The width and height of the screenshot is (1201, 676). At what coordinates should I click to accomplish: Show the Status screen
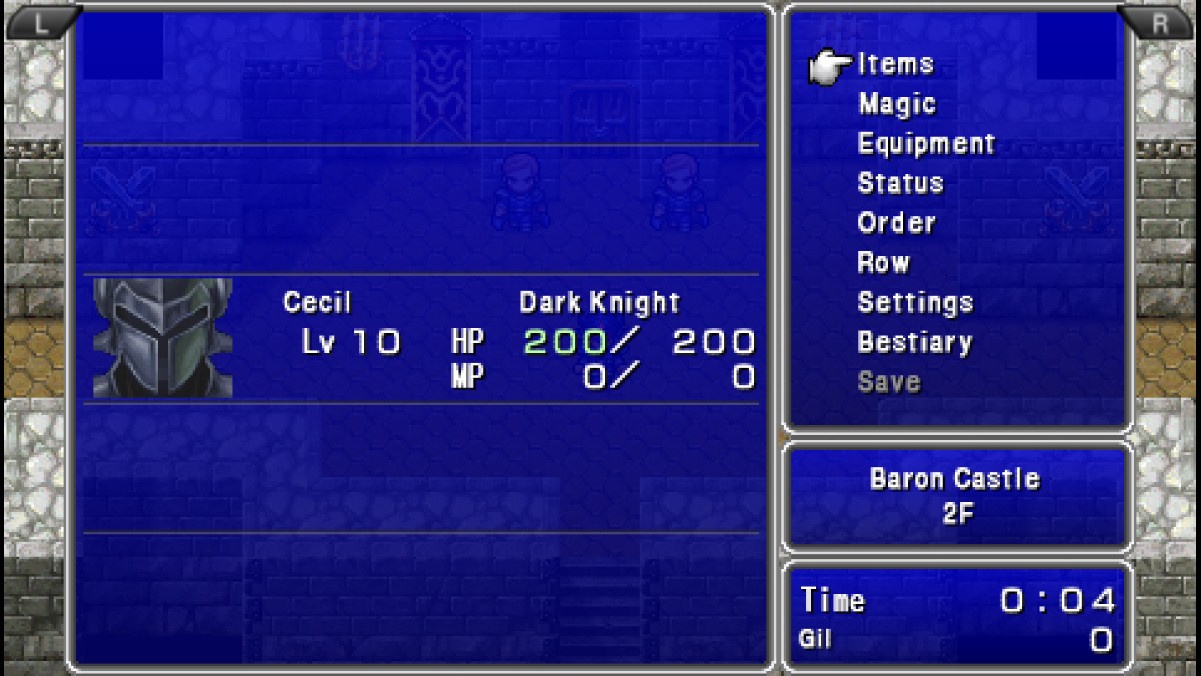[900, 184]
